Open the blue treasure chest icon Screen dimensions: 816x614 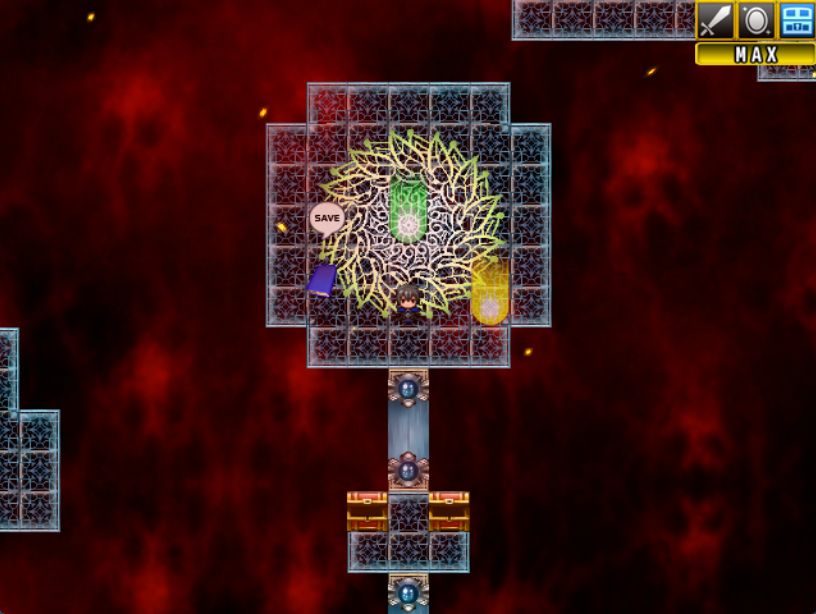tap(796, 21)
